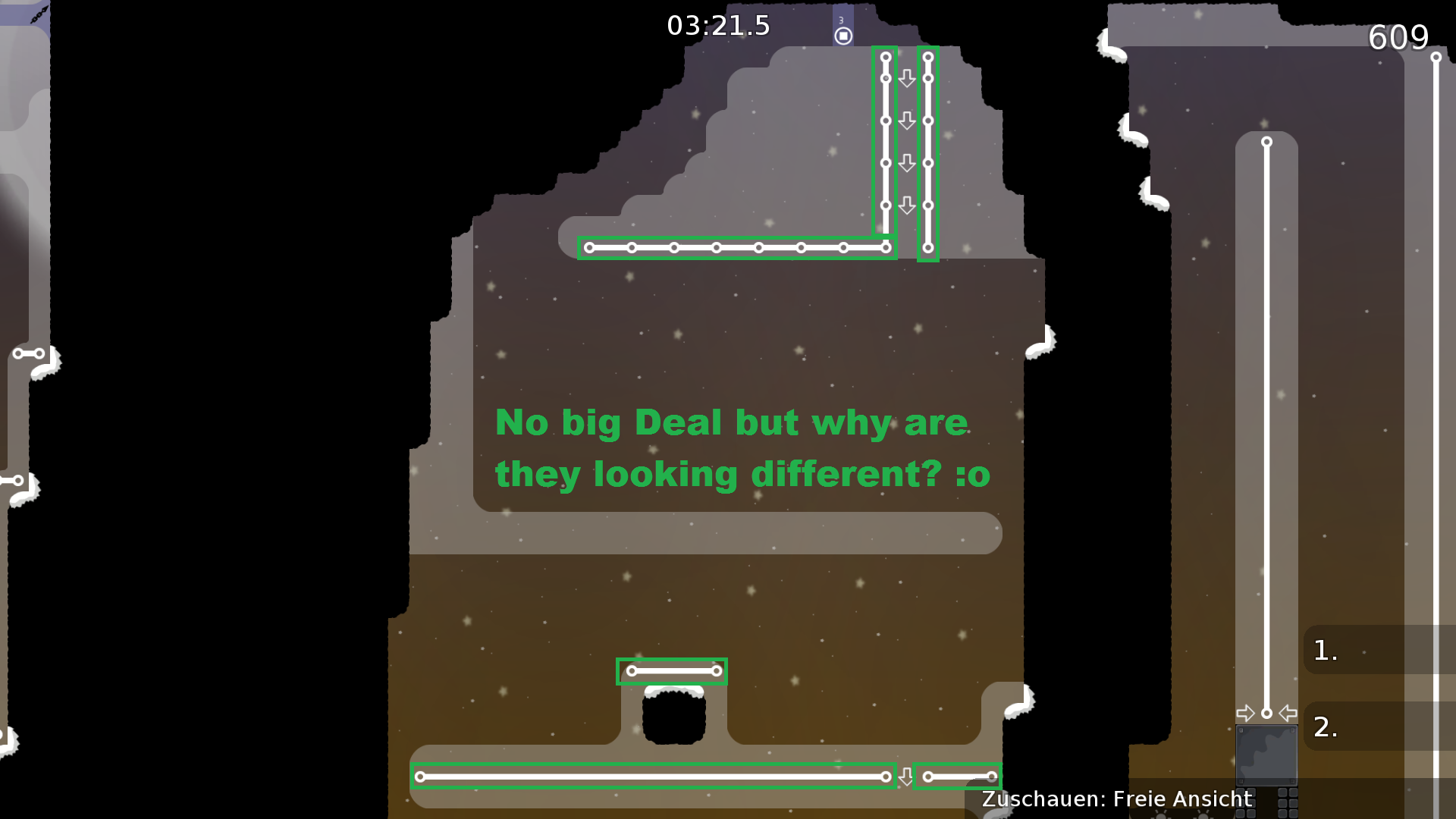Toggle the bottom node of the right vertical rail
The width and height of the screenshot is (1456, 819).
[928, 246]
